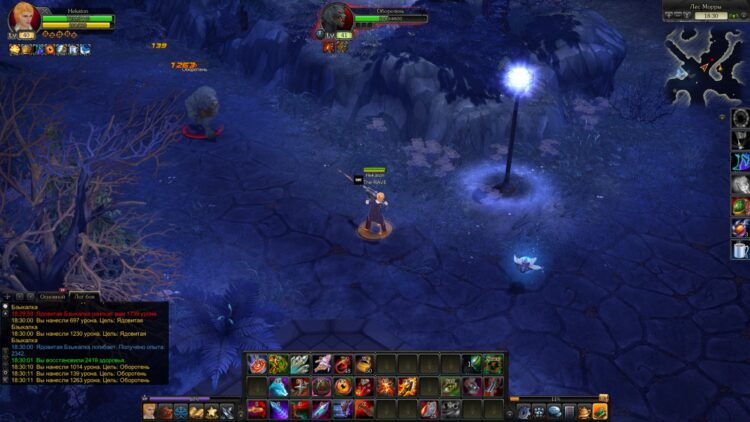750x422 pixels.
Task: Use the green orb item in side bar
Action: coord(739,206)
